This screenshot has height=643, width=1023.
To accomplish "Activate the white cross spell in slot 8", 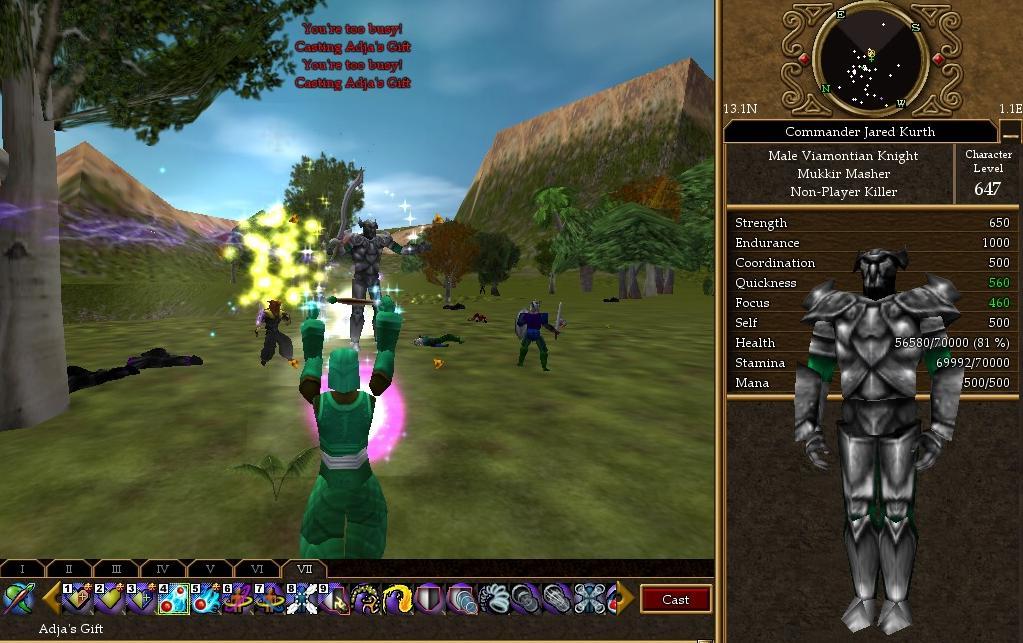I will (x=302, y=599).
